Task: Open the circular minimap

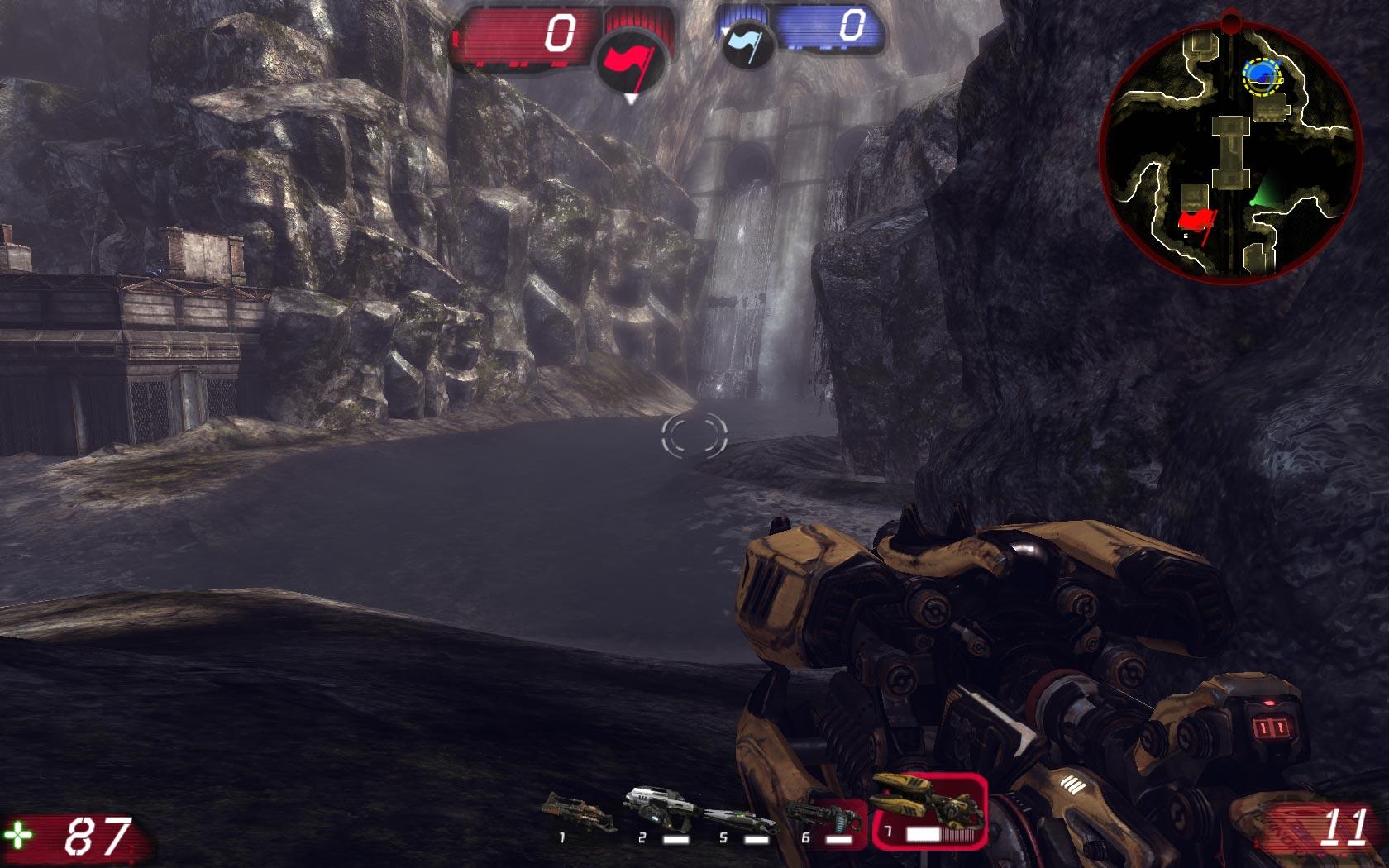Action: (x=1230, y=149)
